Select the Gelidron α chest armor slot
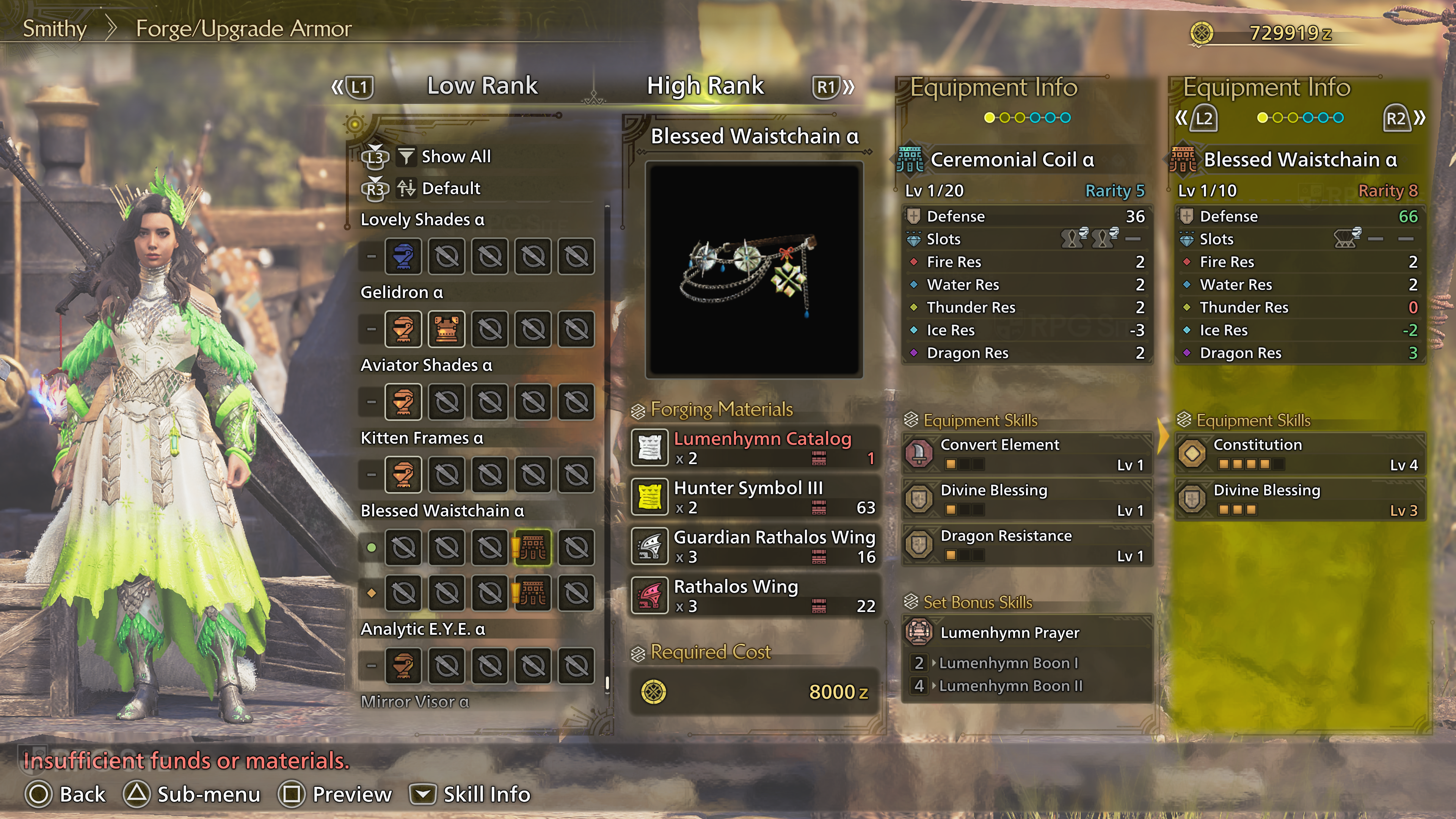 click(447, 329)
